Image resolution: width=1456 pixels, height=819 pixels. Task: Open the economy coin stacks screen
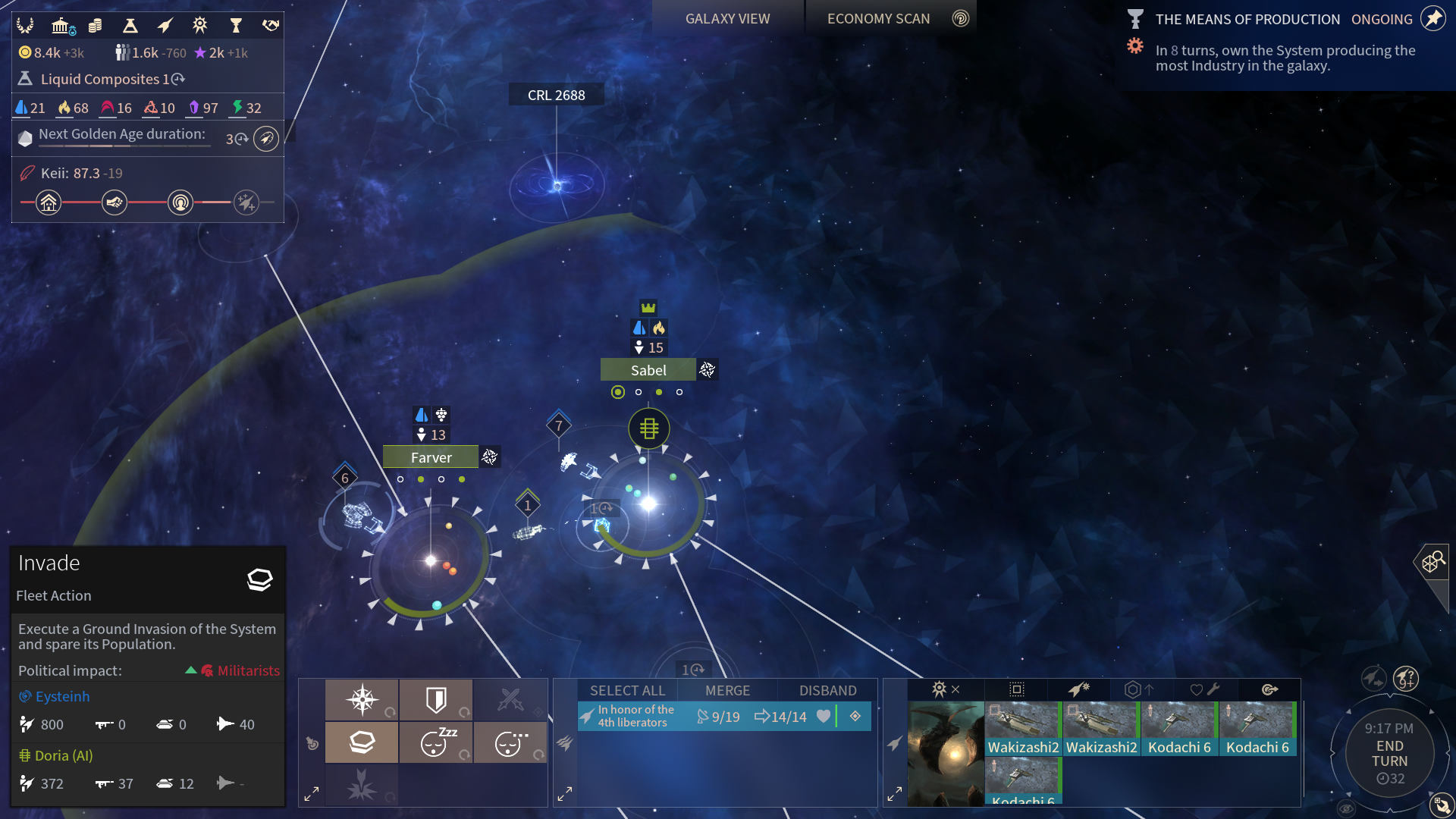point(96,27)
